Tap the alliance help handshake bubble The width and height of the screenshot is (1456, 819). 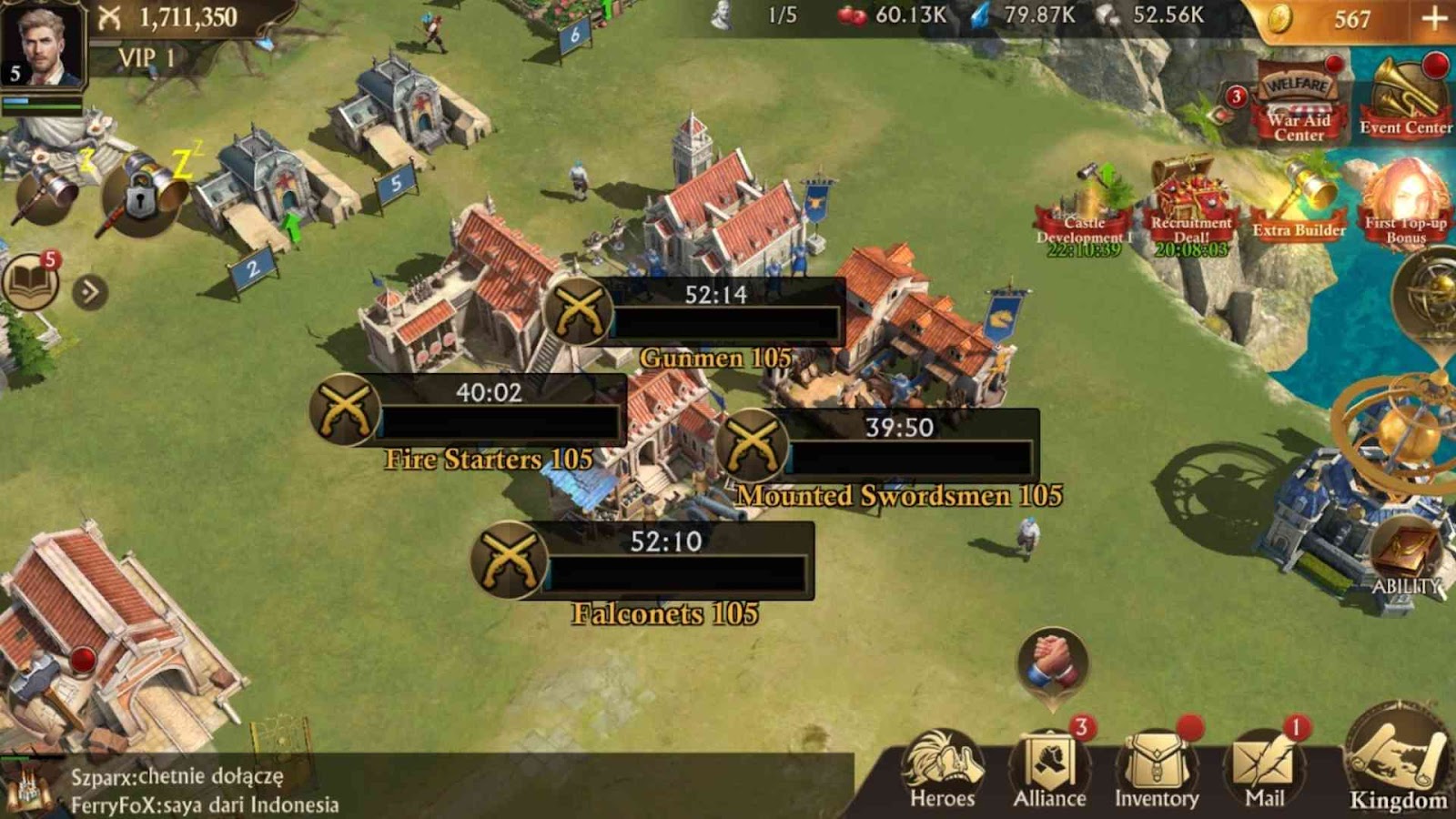coord(1053,662)
